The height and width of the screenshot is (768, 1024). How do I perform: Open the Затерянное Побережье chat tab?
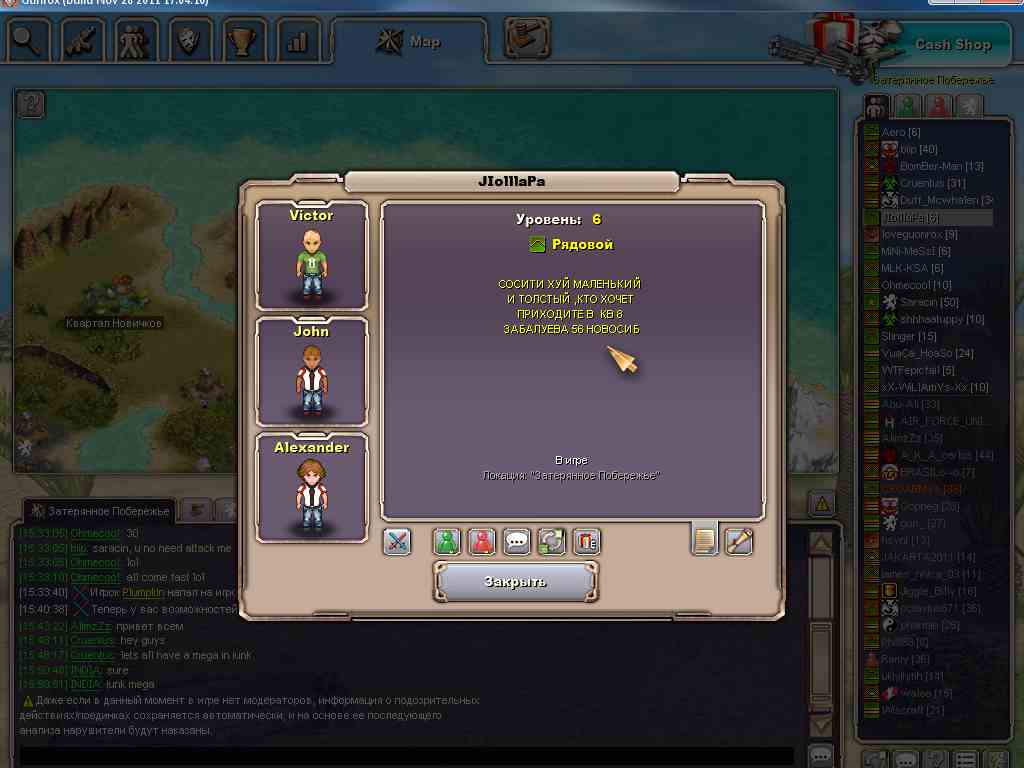[98, 510]
